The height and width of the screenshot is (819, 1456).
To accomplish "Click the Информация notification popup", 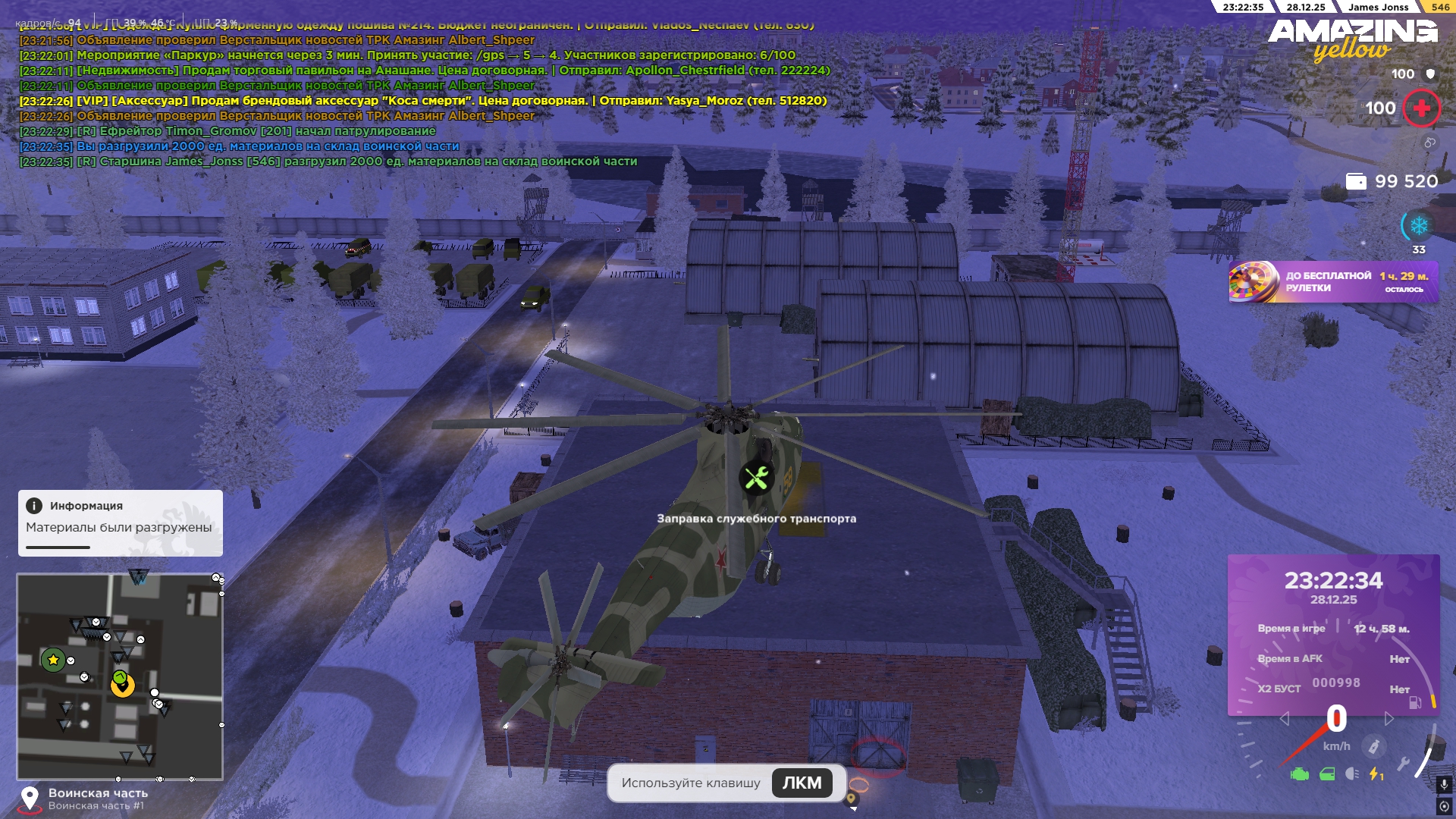I will coord(120,522).
